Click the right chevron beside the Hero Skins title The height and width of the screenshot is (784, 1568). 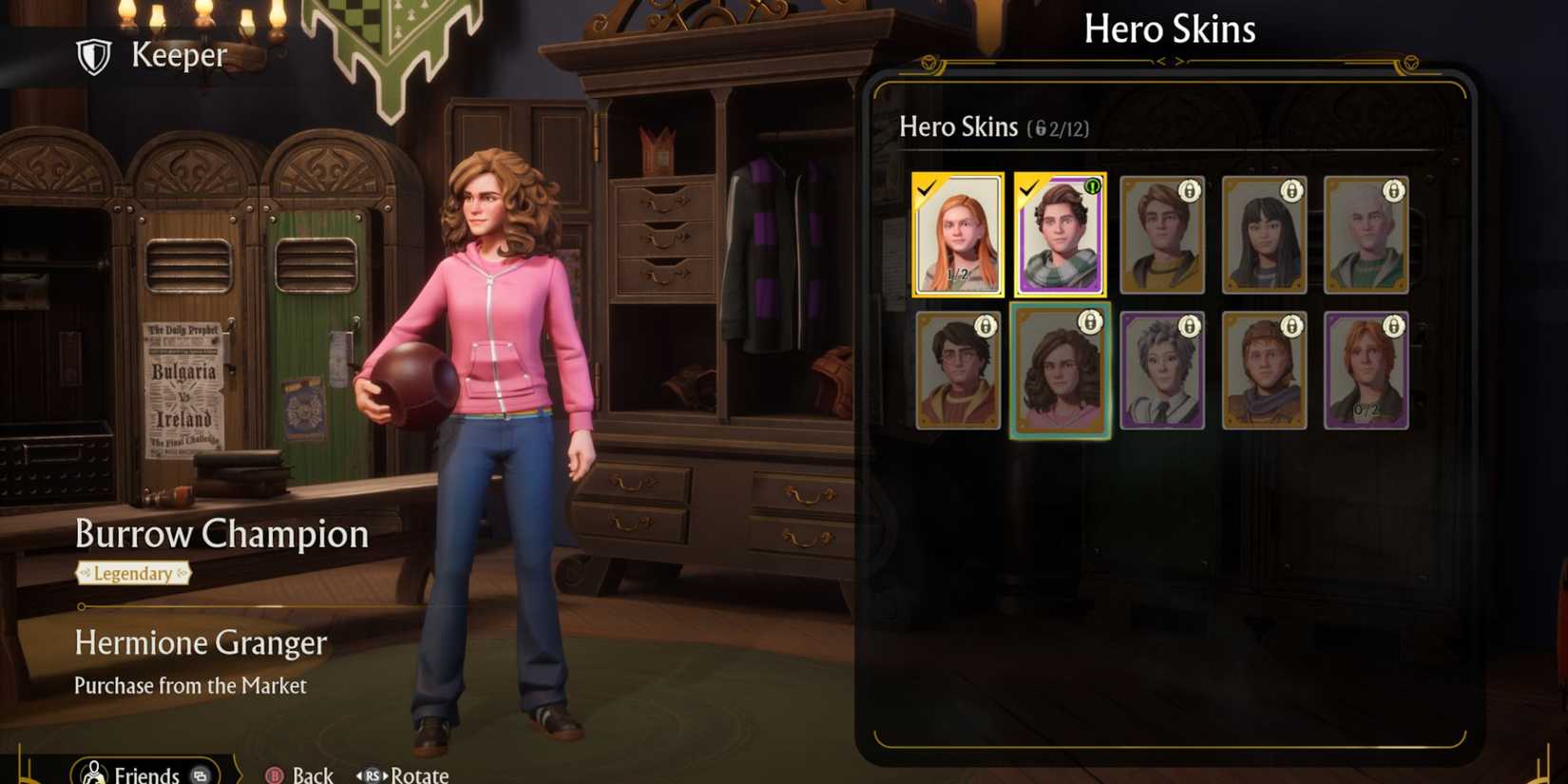pos(1180,59)
